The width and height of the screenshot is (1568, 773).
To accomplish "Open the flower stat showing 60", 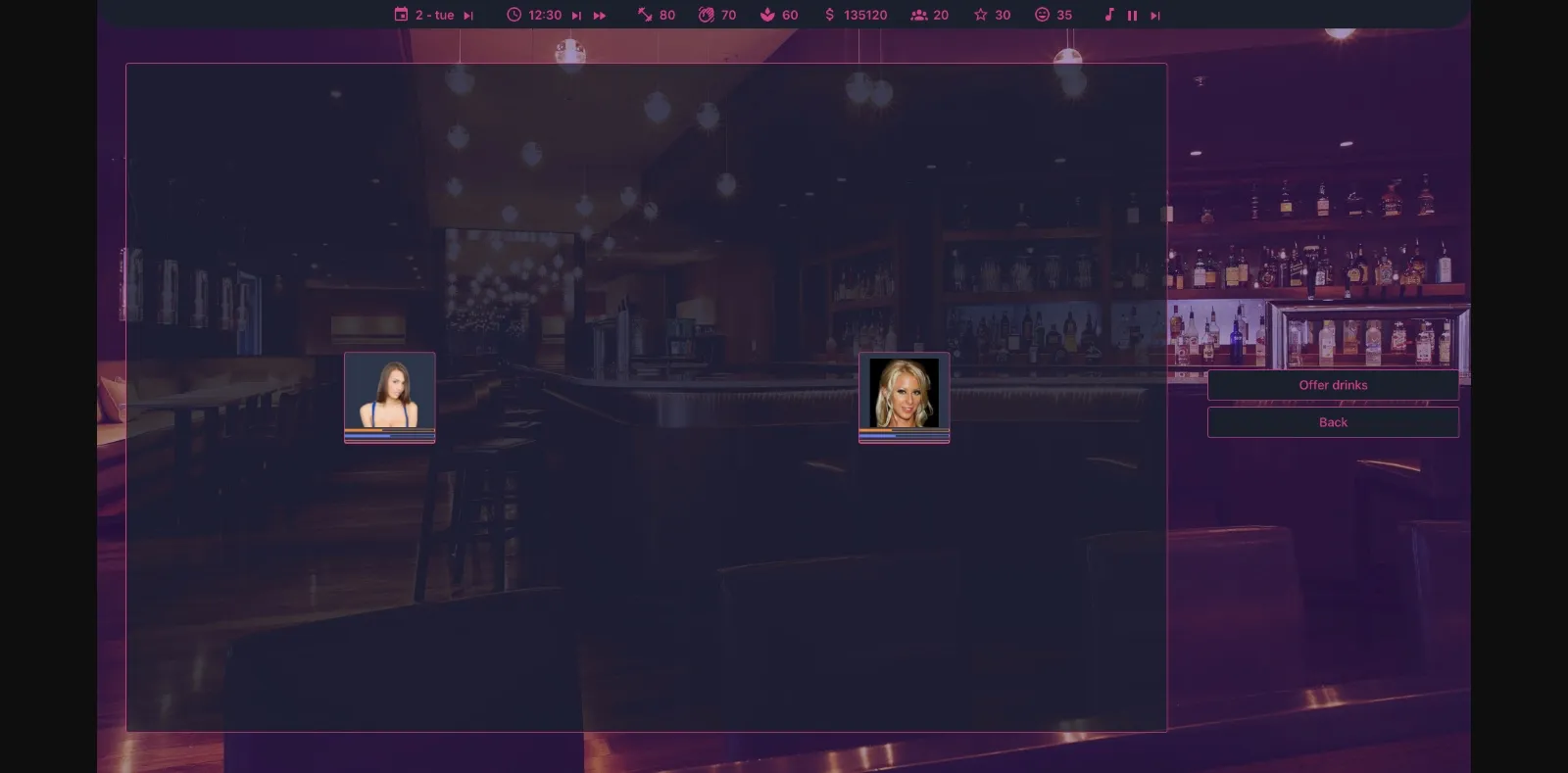I will point(766,15).
